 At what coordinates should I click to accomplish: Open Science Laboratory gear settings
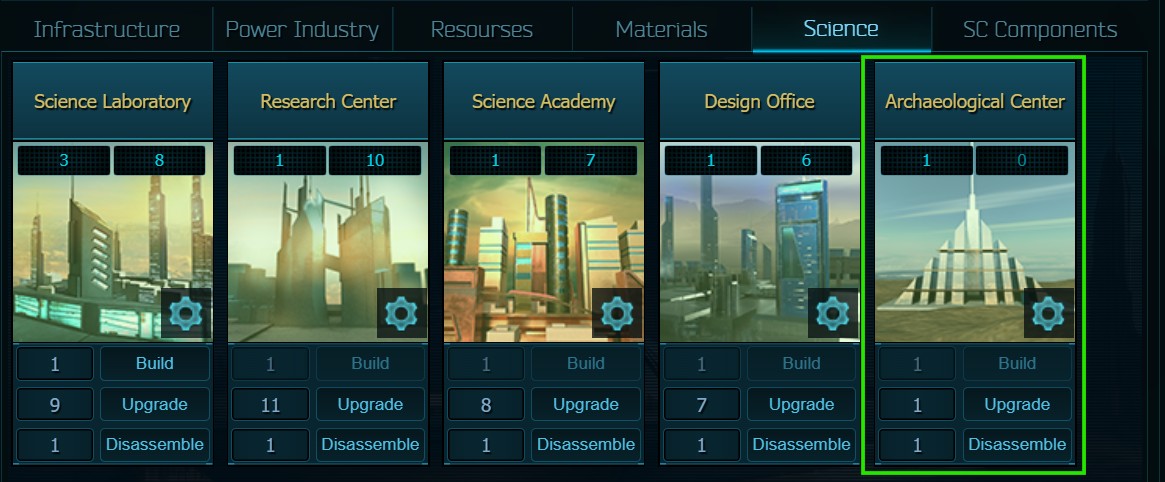[186, 314]
